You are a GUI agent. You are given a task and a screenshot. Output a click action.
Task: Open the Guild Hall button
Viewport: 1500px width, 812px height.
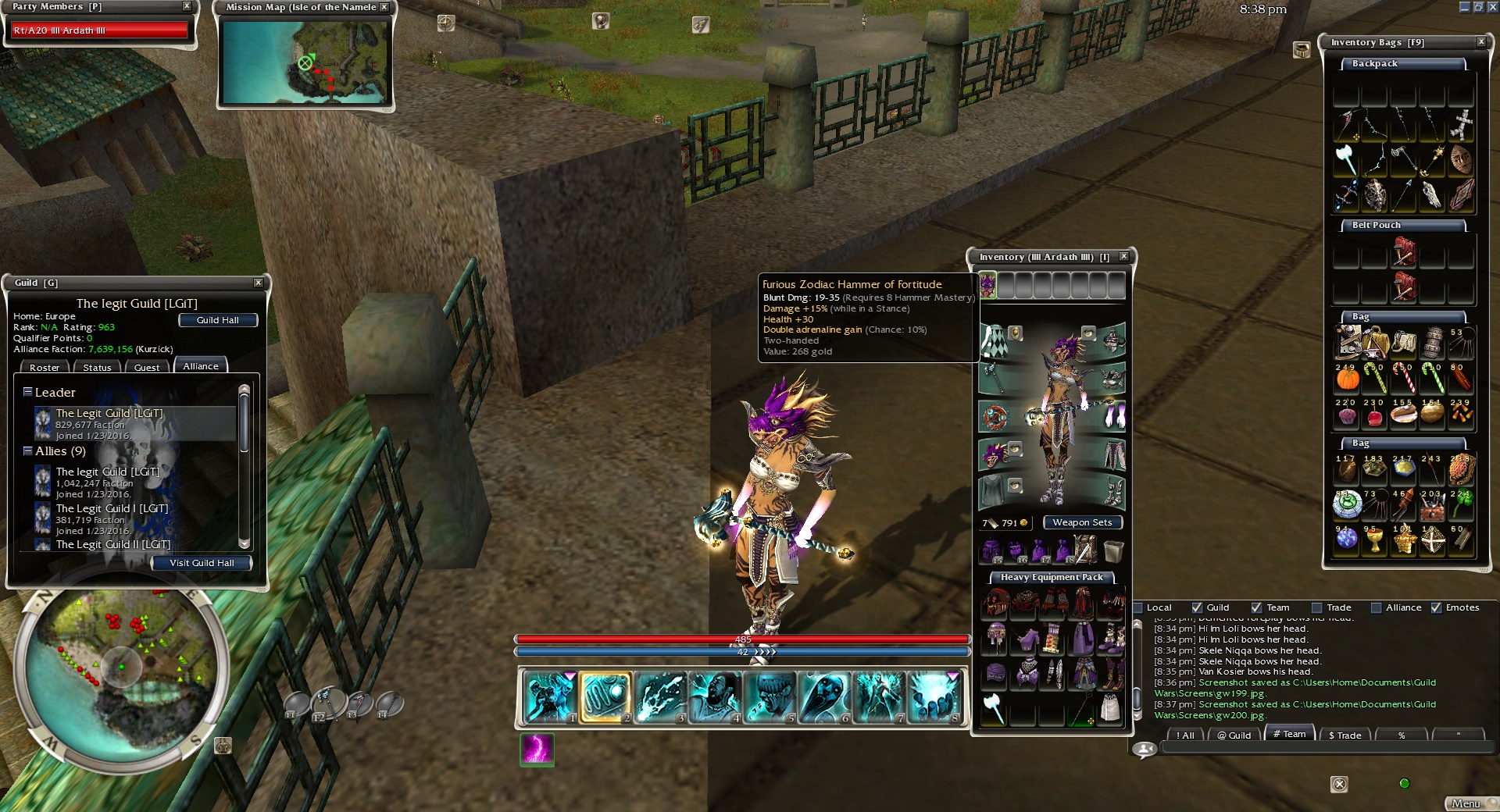[x=217, y=320]
